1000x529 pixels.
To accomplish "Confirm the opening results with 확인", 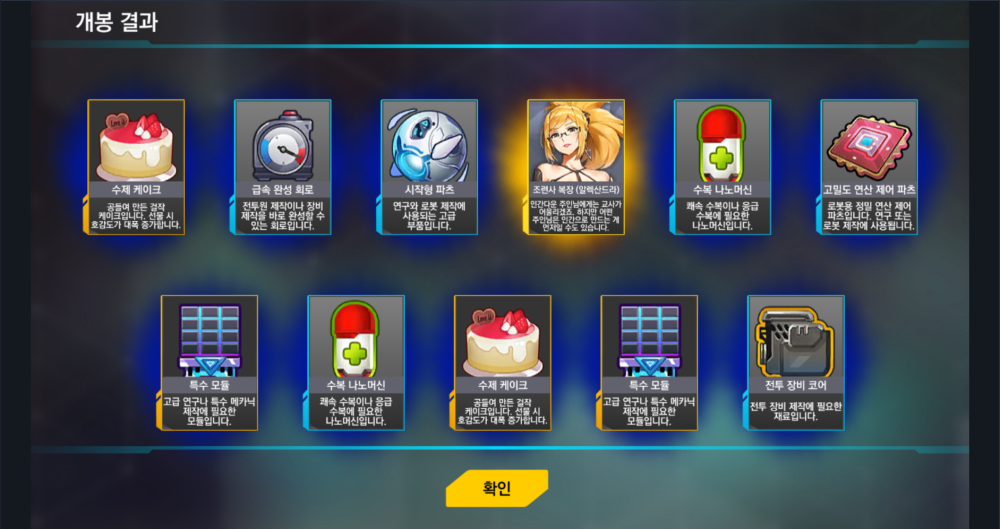I will pos(497,488).
